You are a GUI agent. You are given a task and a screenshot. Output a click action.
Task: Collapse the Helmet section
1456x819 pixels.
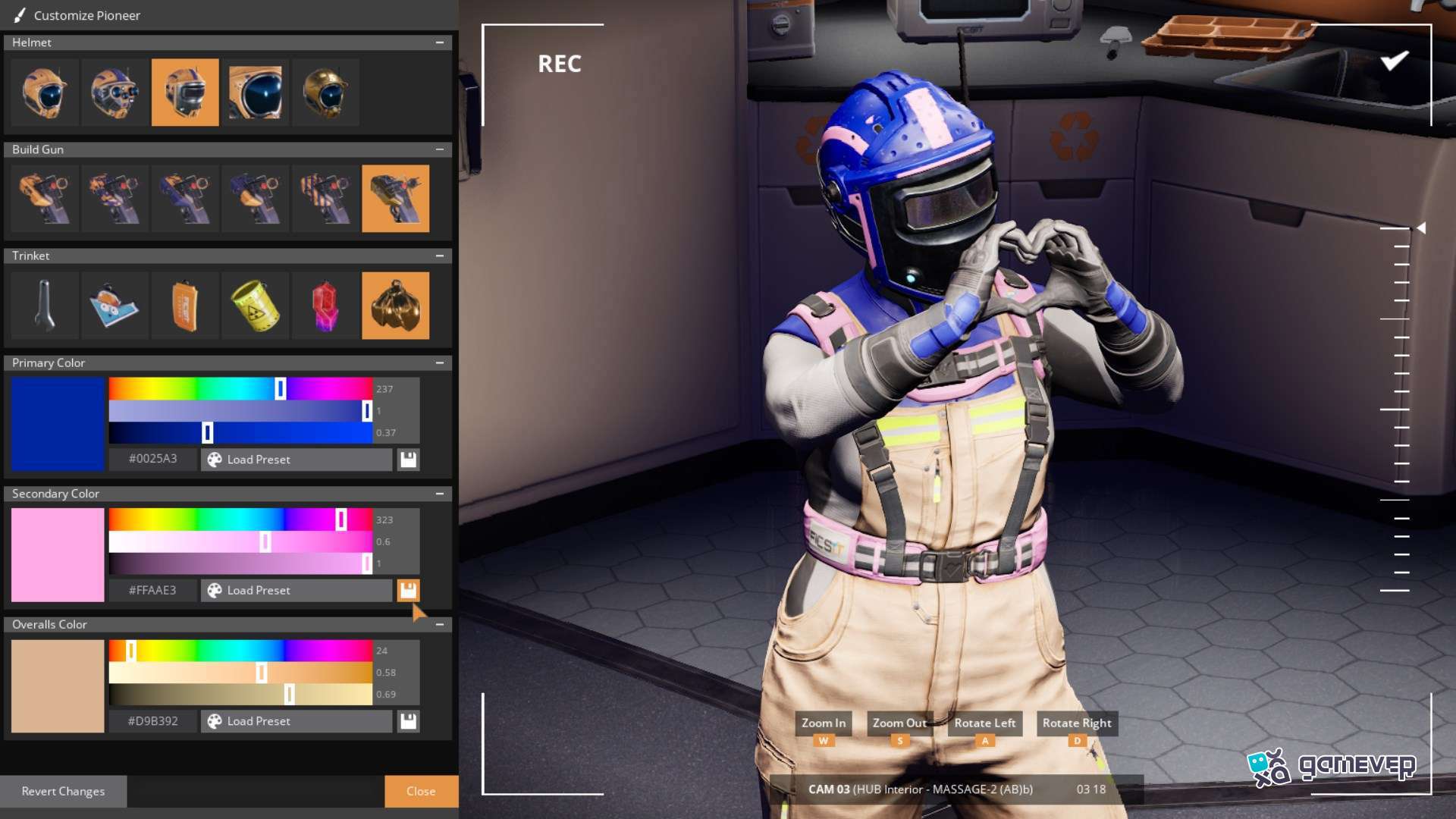click(x=440, y=42)
